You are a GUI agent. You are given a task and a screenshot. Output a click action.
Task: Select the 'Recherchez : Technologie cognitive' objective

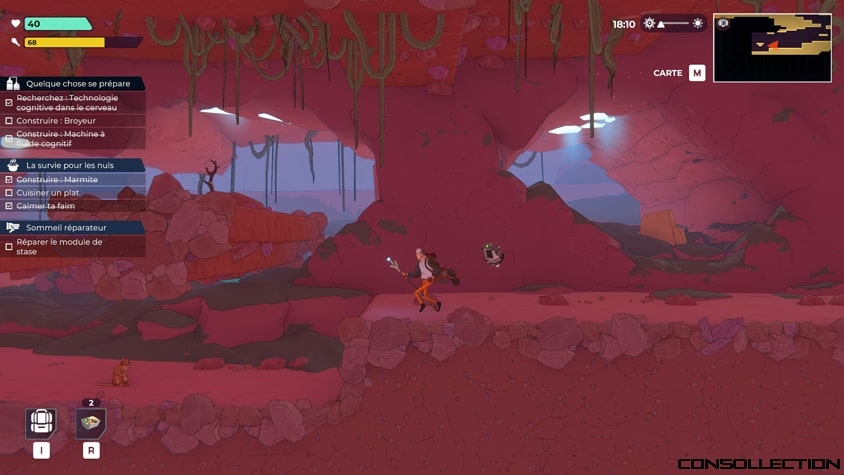click(x=67, y=102)
